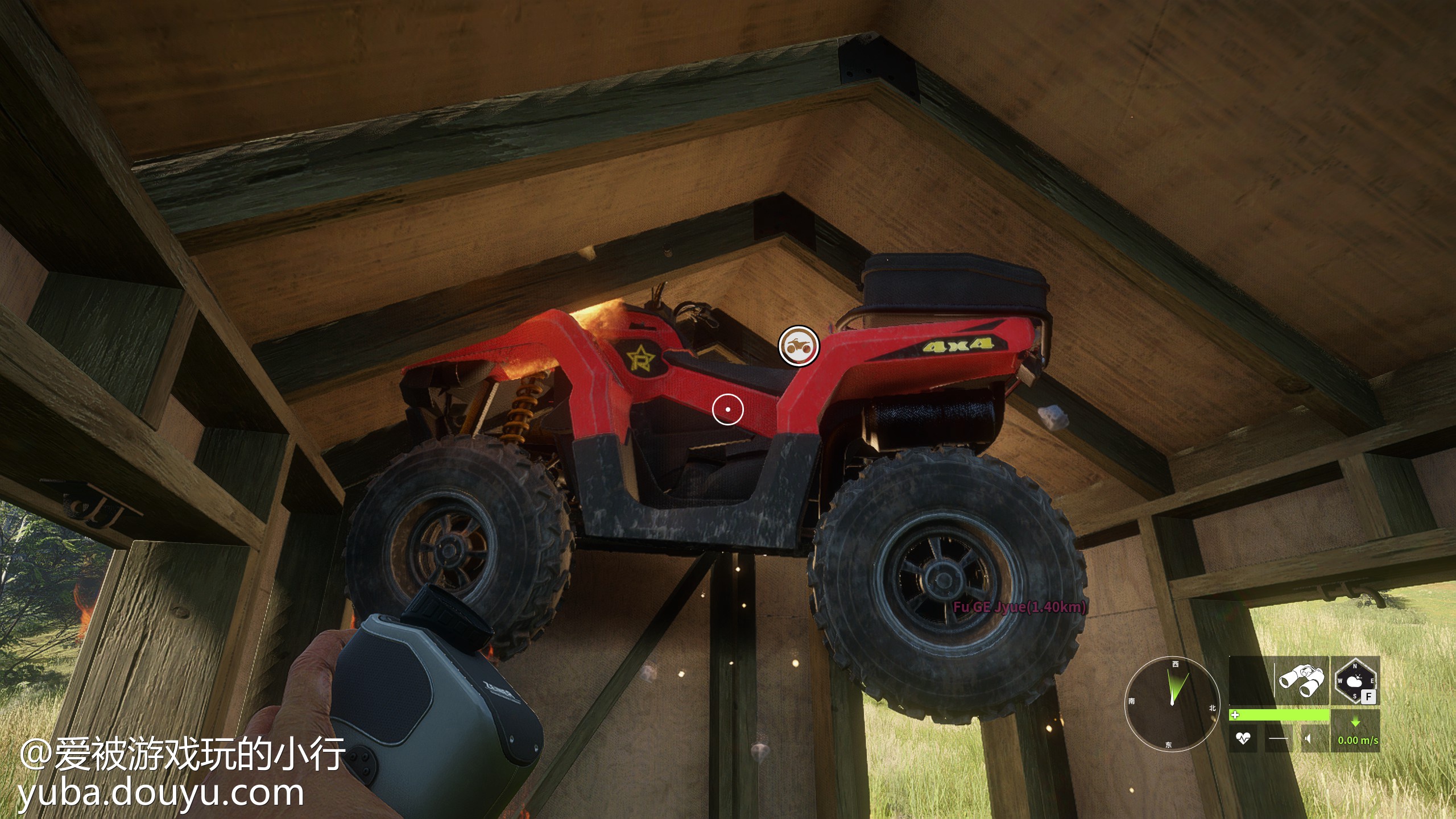Select the equipped binoculars slot
The image size is (1456, 819).
pos(1301,680)
